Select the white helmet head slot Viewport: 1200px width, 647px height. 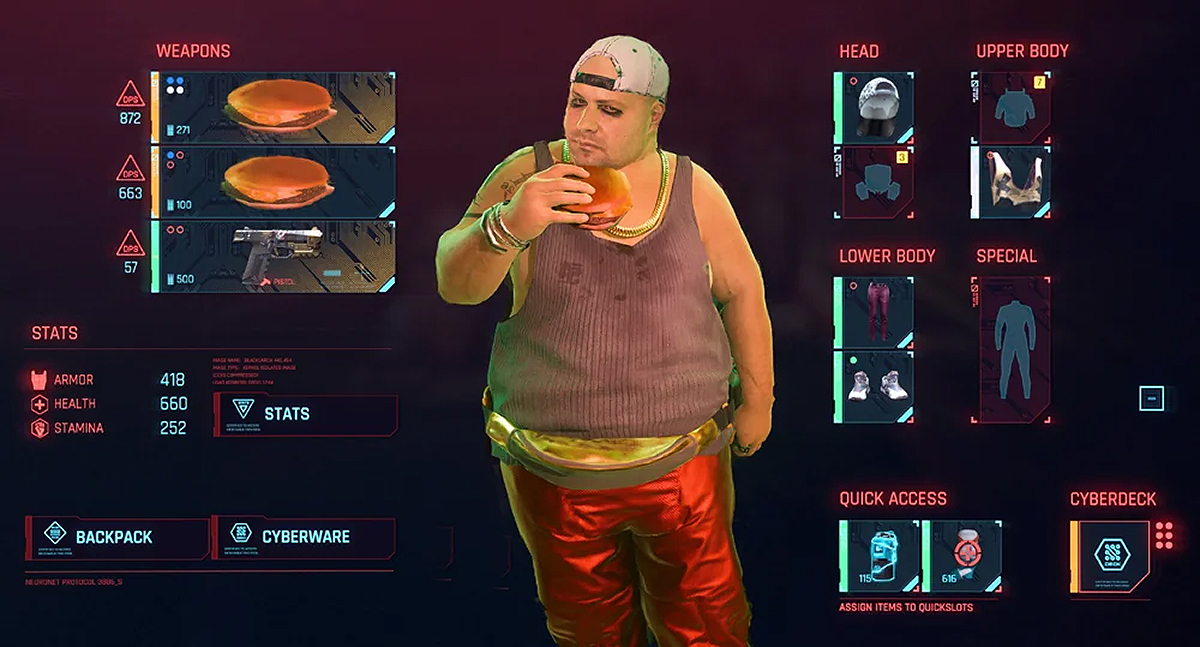coord(875,107)
